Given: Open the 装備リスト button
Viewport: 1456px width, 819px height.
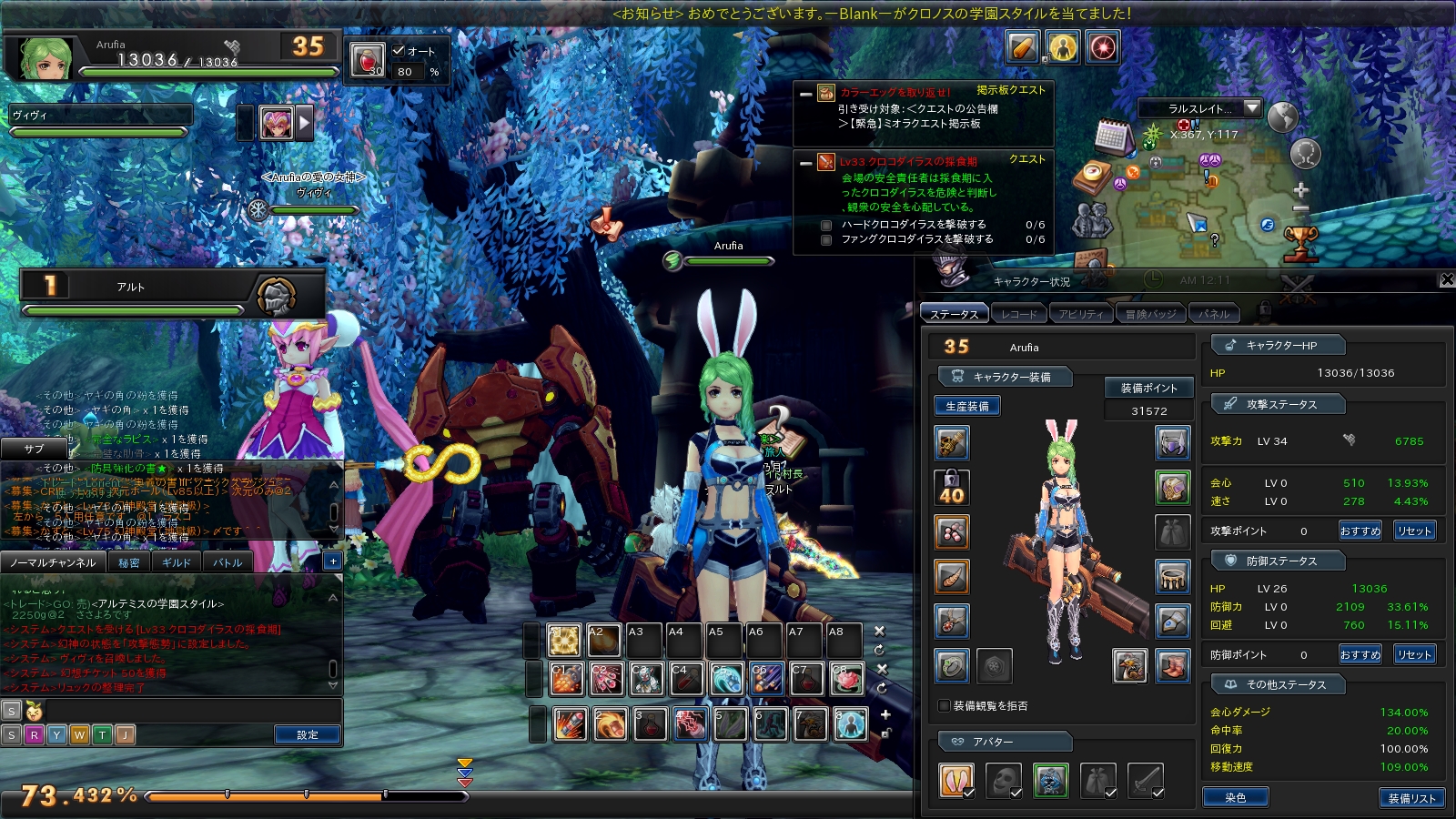Looking at the screenshot, I should pyautogui.click(x=1411, y=798).
